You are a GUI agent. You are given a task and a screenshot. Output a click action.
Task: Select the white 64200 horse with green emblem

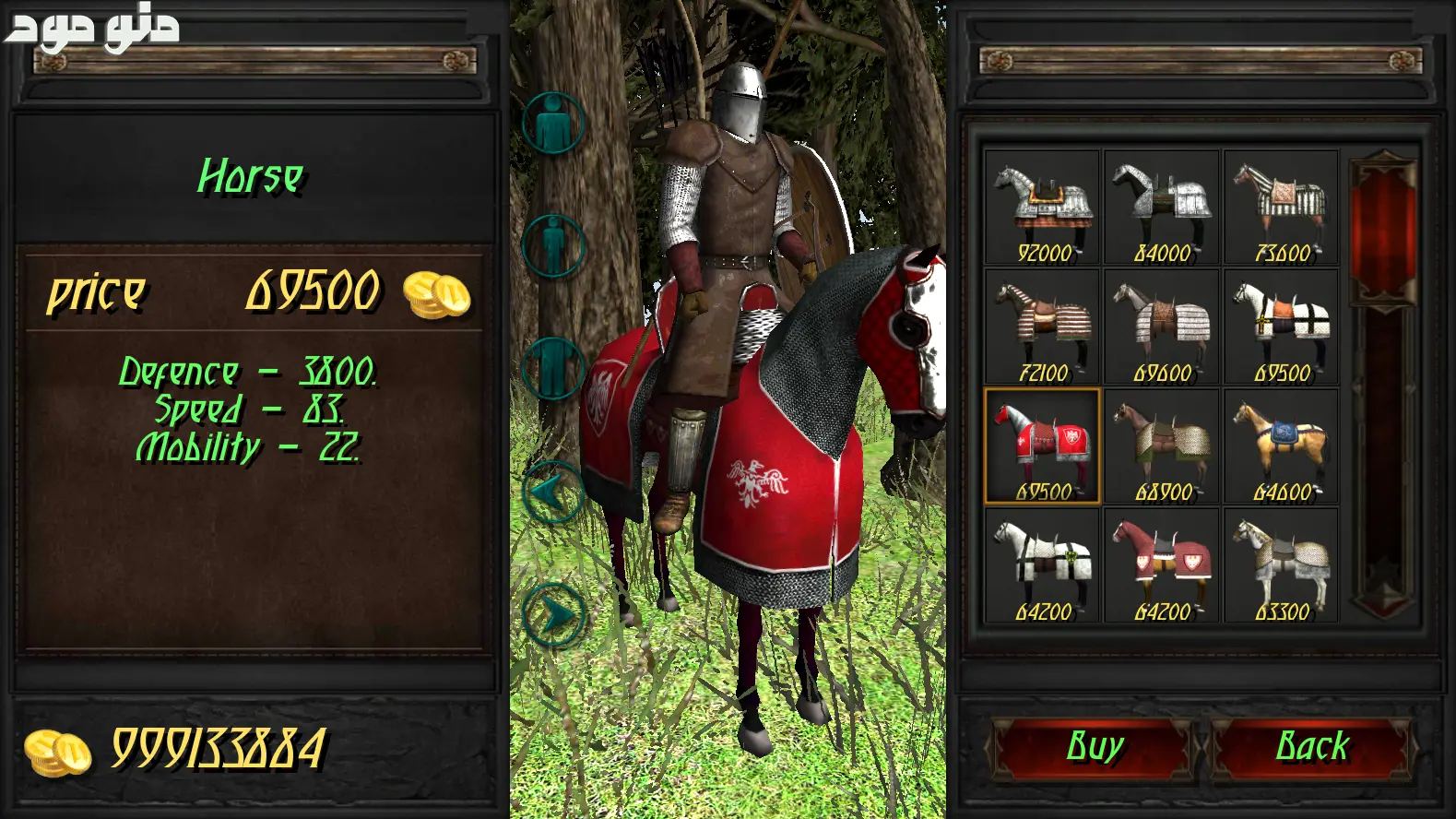(x=1042, y=566)
